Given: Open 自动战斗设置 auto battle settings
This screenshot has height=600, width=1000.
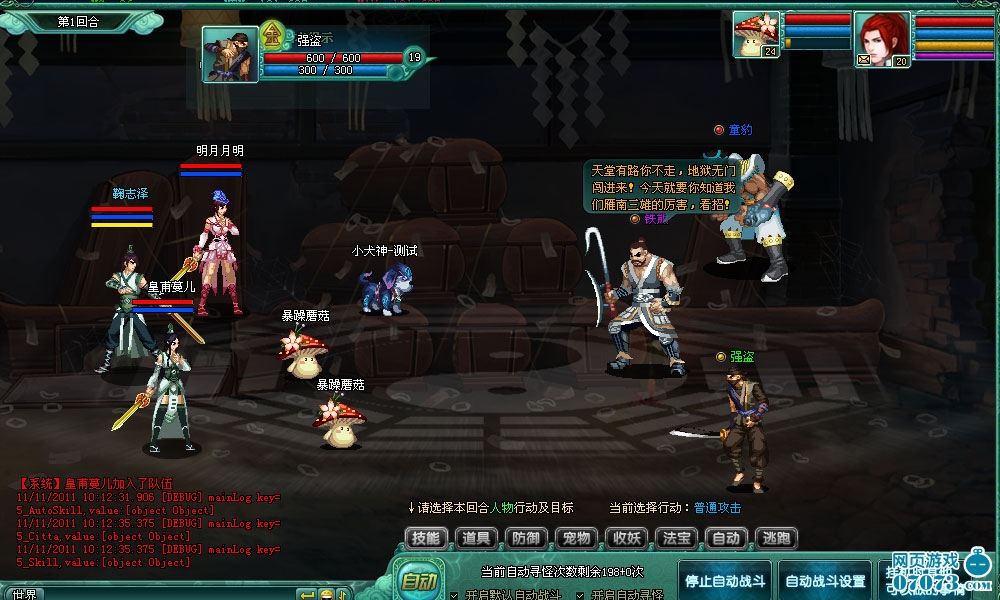Looking at the screenshot, I should click(825, 581).
